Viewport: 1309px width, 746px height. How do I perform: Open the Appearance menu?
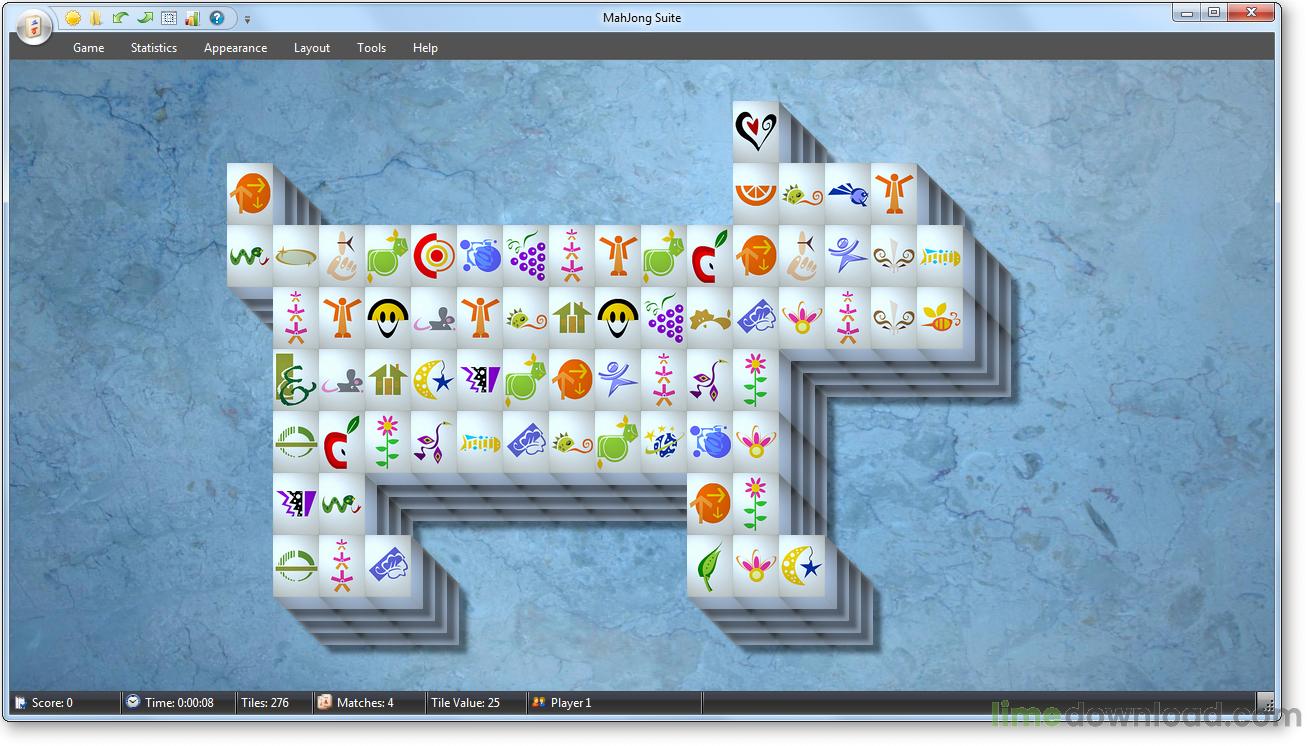[x=235, y=47]
